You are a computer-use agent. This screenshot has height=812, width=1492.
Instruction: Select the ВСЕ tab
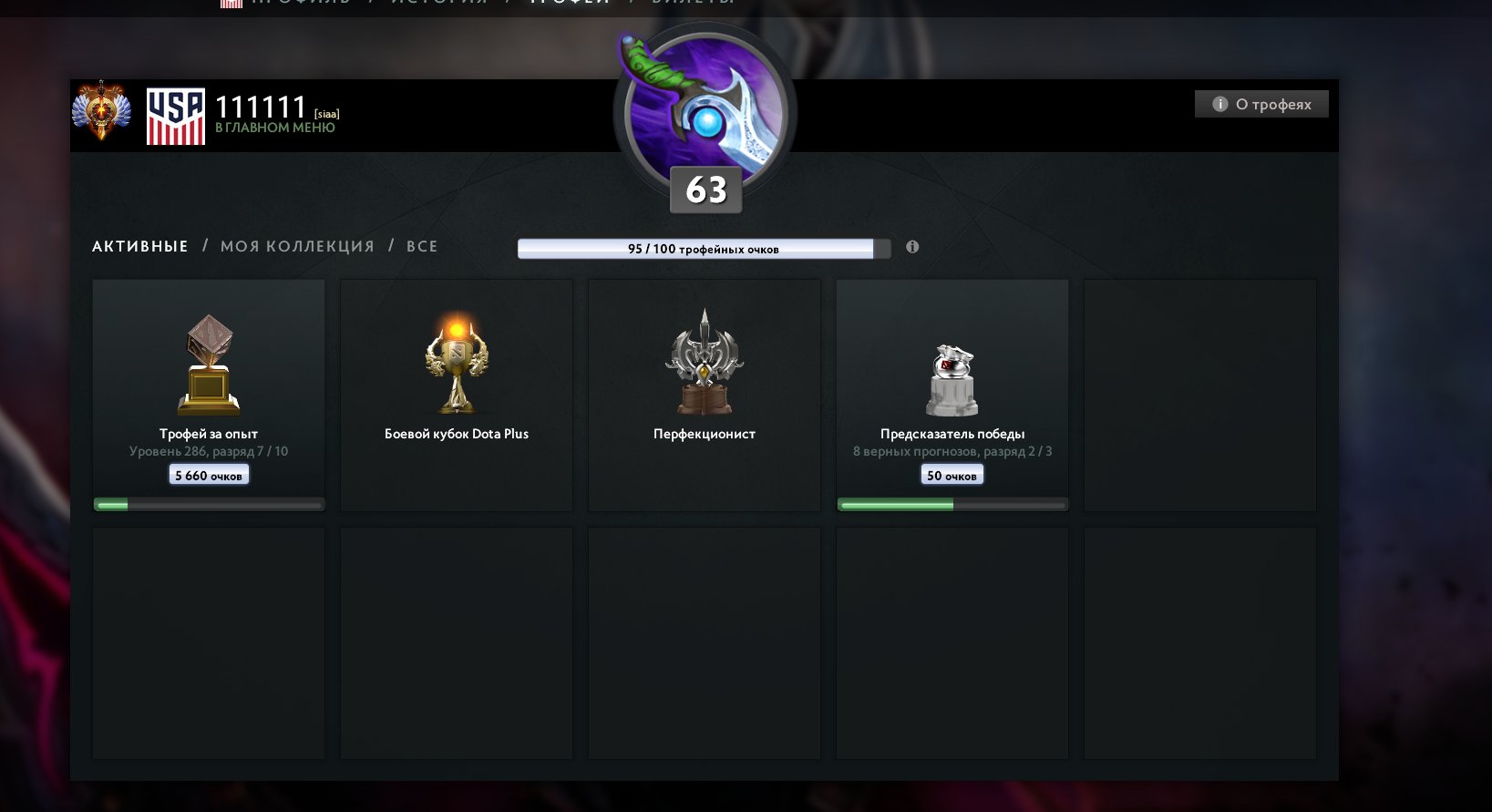coord(422,246)
